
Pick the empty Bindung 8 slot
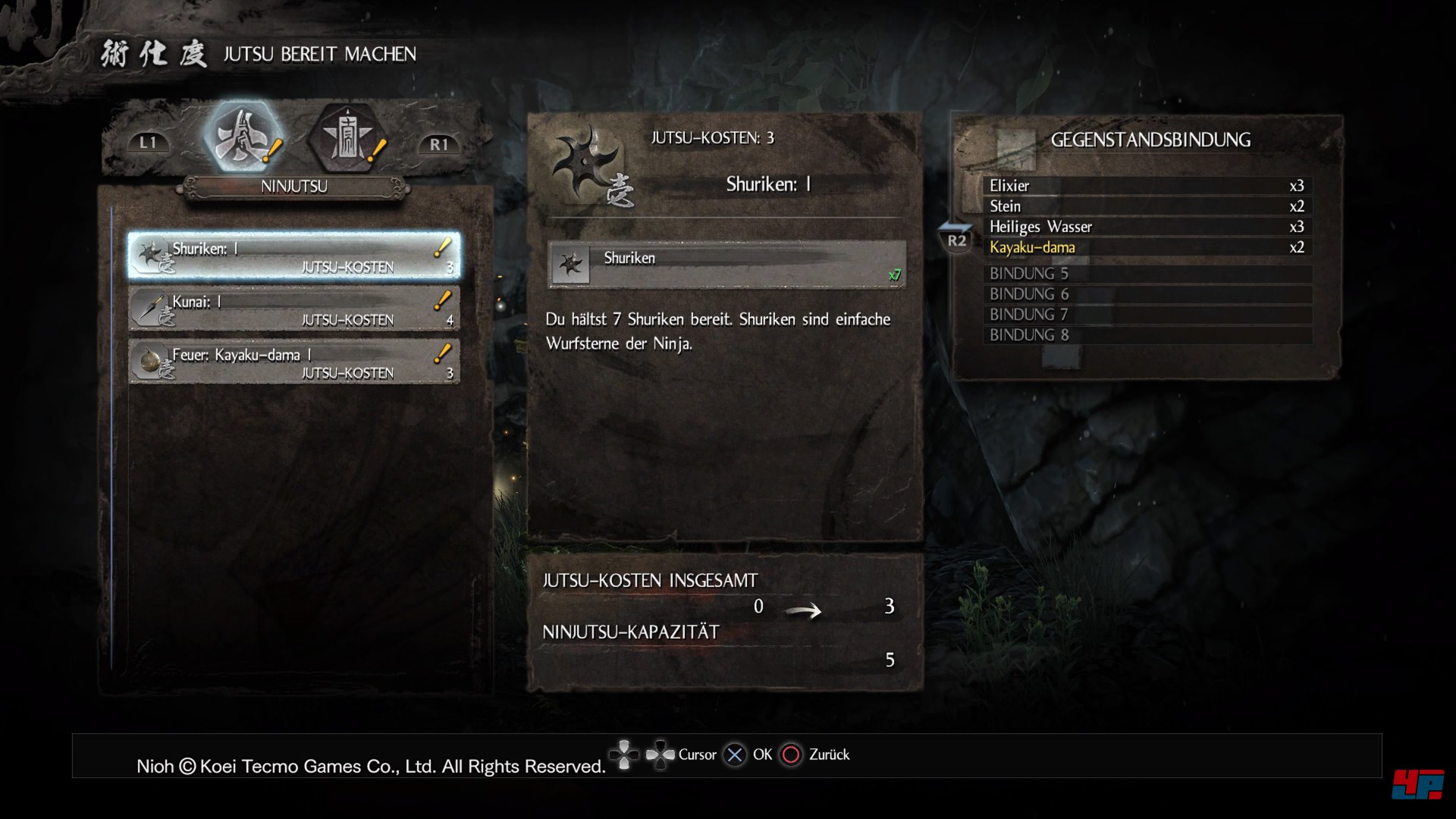[x=1147, y=335]
